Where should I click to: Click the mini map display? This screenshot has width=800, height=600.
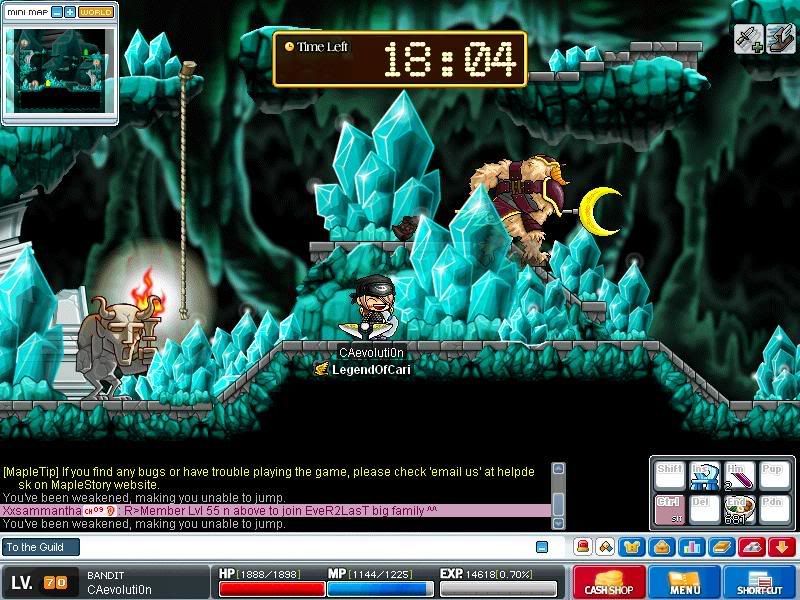pos(60,68)
